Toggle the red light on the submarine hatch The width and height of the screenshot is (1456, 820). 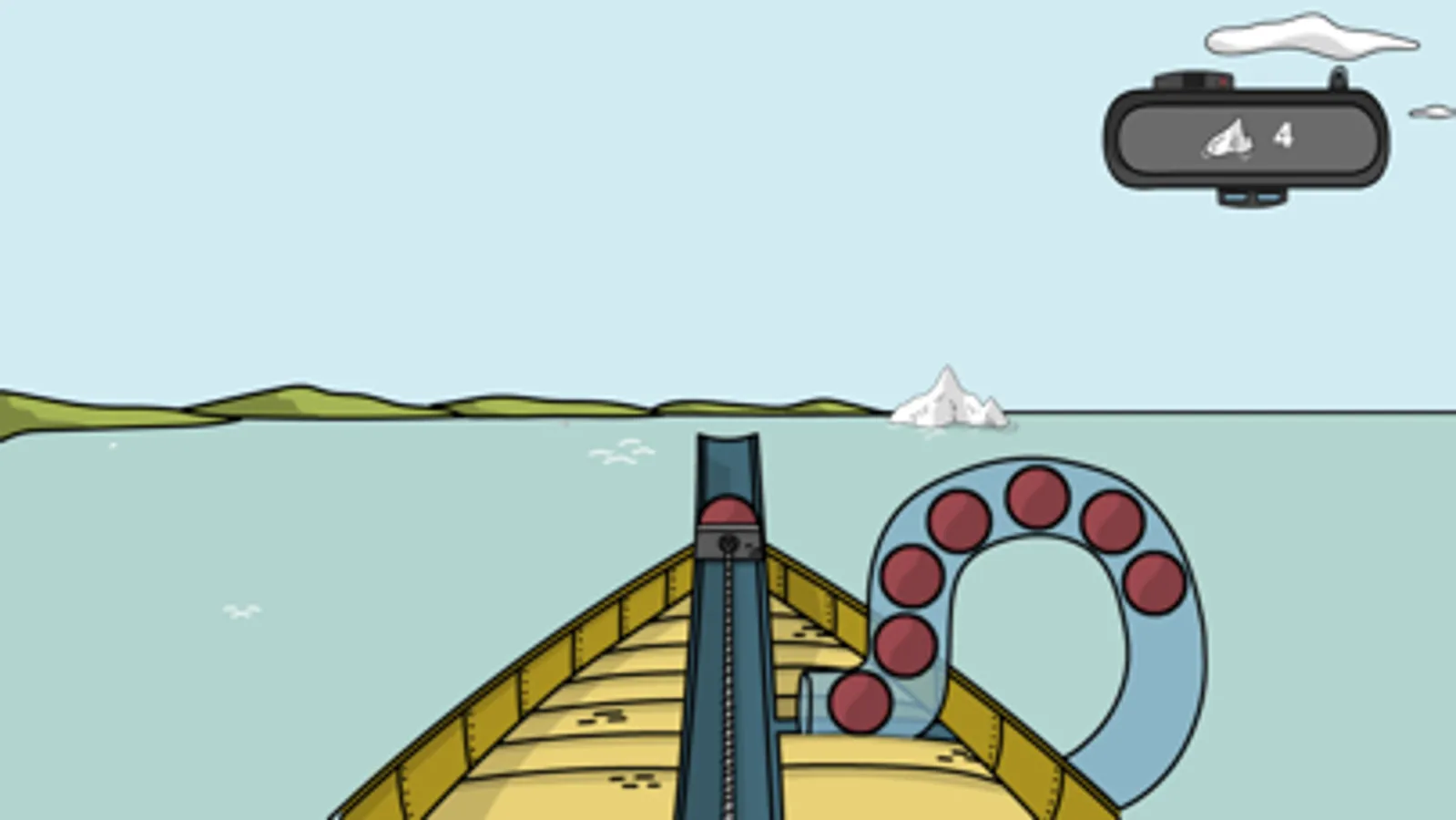click(x=1221, y=82)
